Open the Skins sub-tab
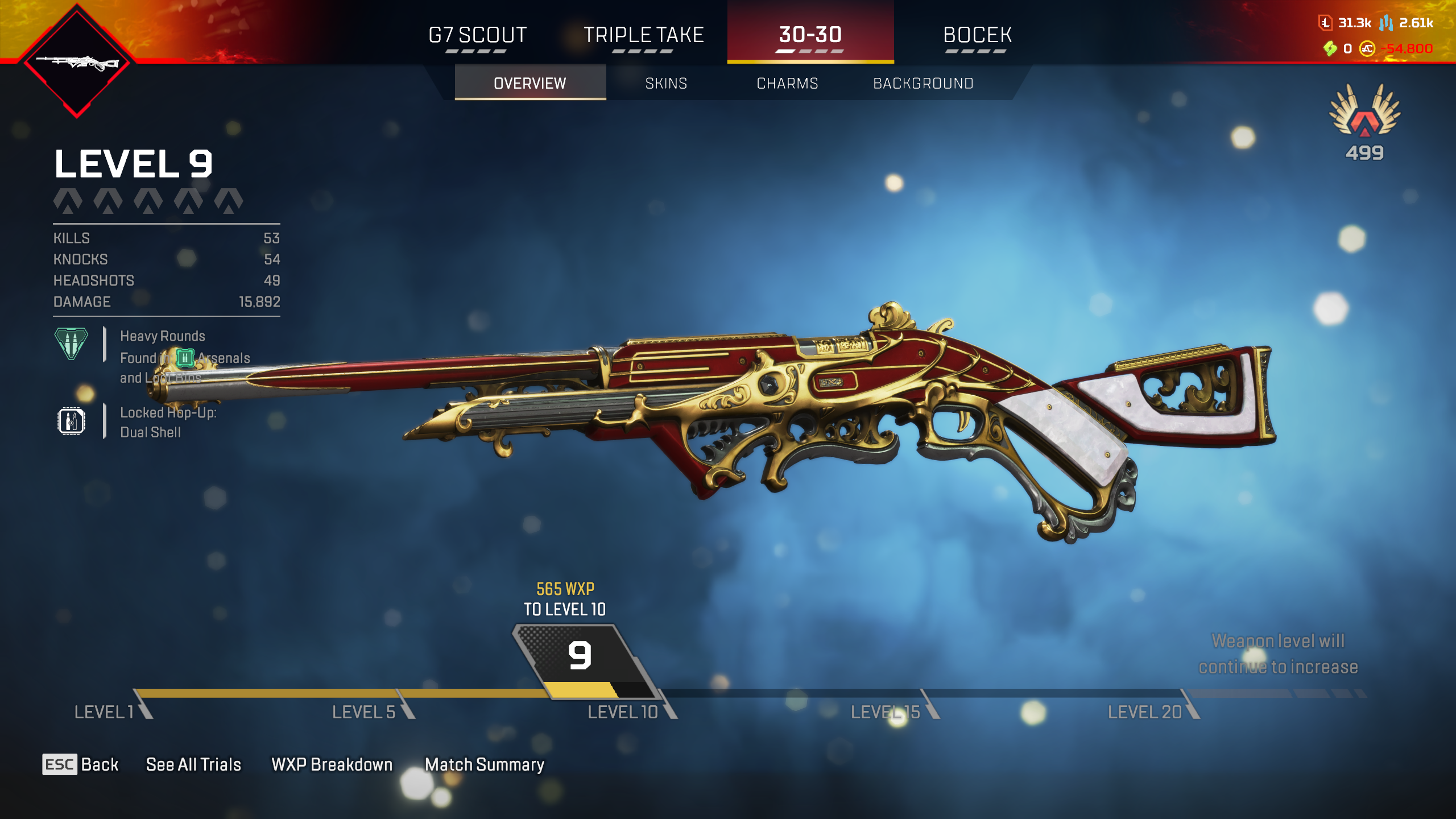1456x819 pixels. (666, 84)
